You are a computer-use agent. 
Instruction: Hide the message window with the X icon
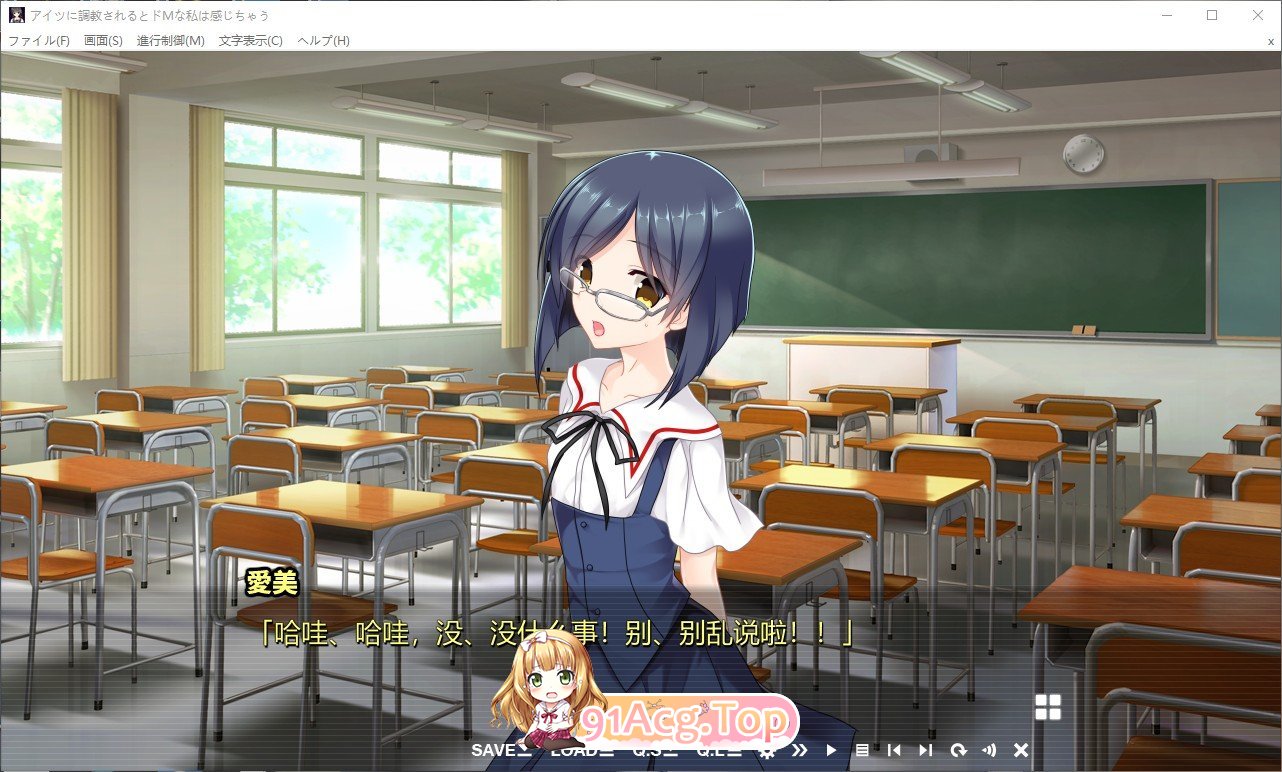(x=1022, y=749)
